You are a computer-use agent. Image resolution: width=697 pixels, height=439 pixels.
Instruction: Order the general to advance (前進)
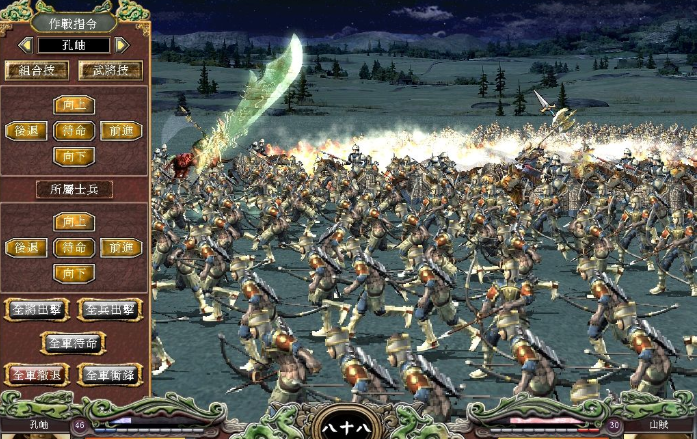121,130
